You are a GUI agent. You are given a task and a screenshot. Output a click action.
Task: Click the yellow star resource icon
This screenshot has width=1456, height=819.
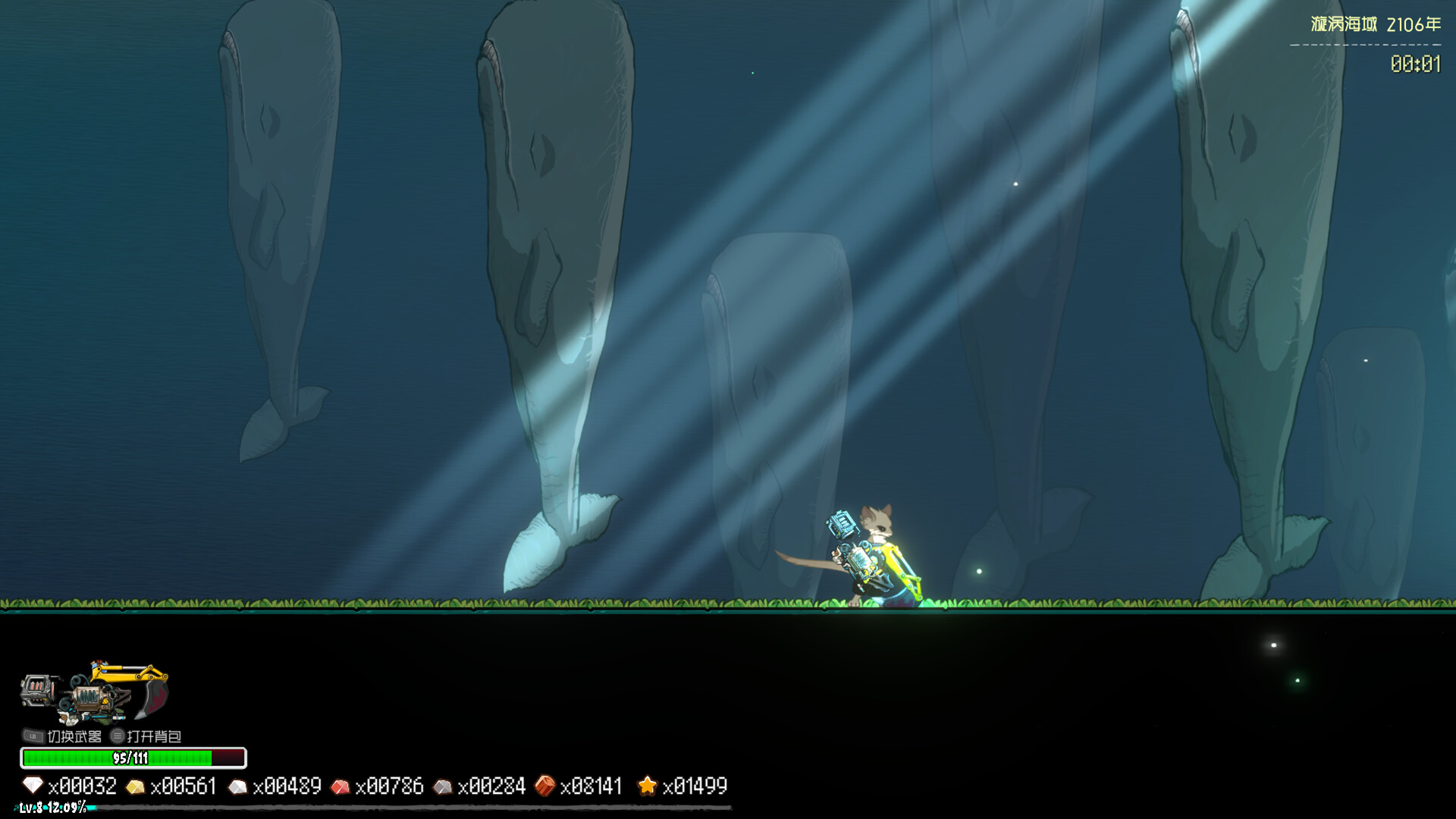pyautogui.click(x=648, y=786)
